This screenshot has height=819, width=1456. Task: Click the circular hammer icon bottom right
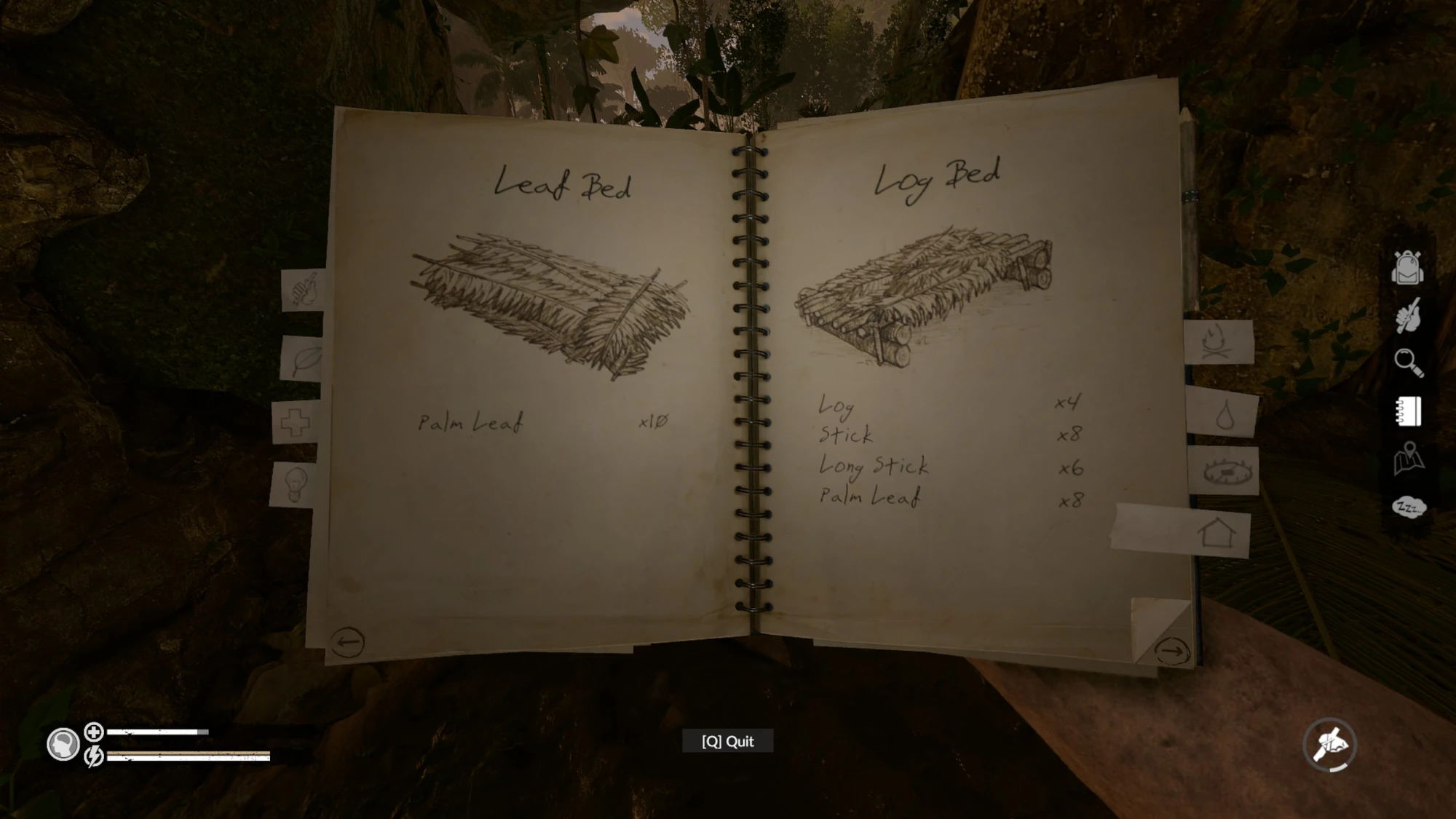[x=1331, y=744]
